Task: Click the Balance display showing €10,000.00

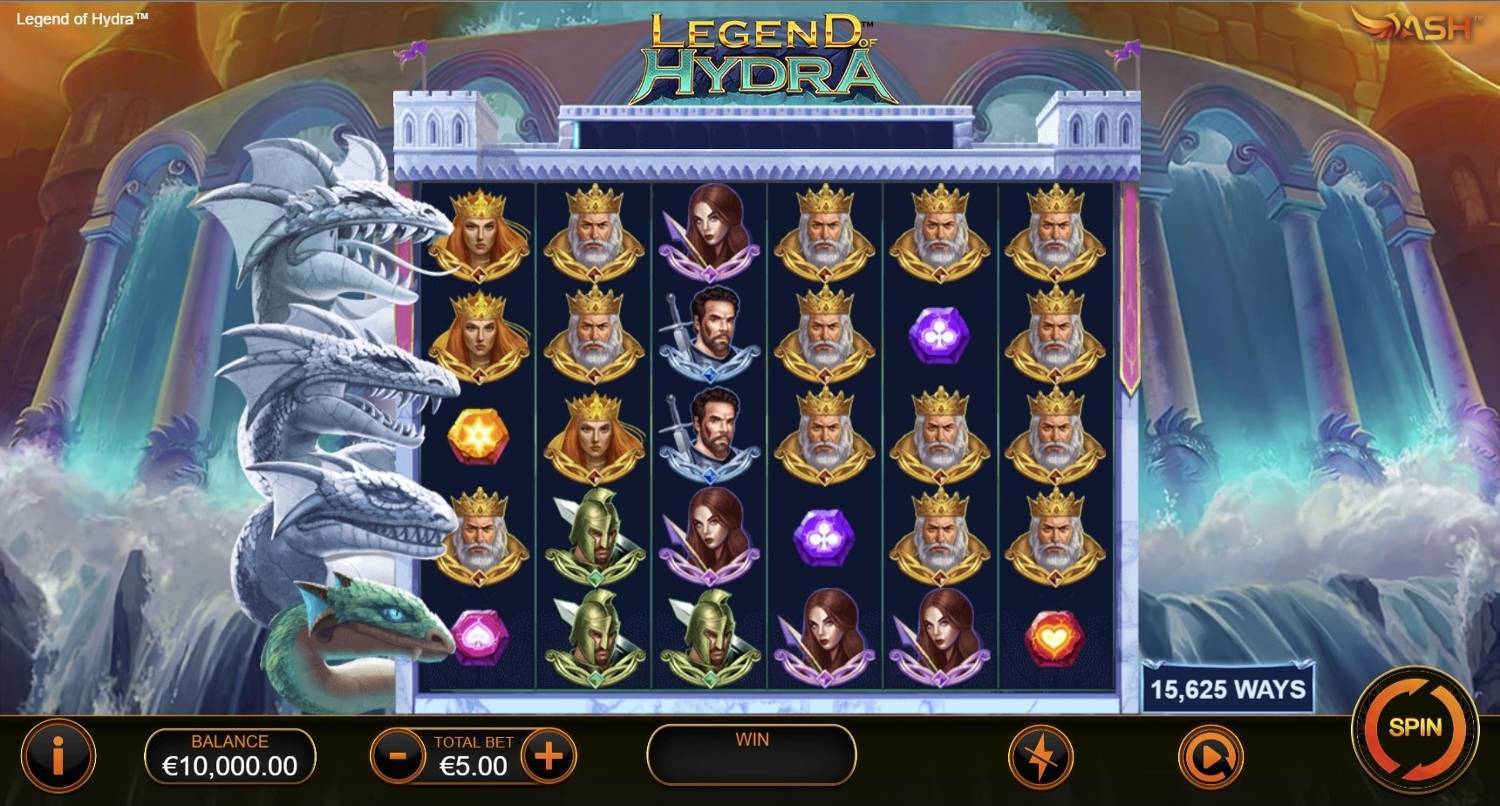Action: click(232, 757)
